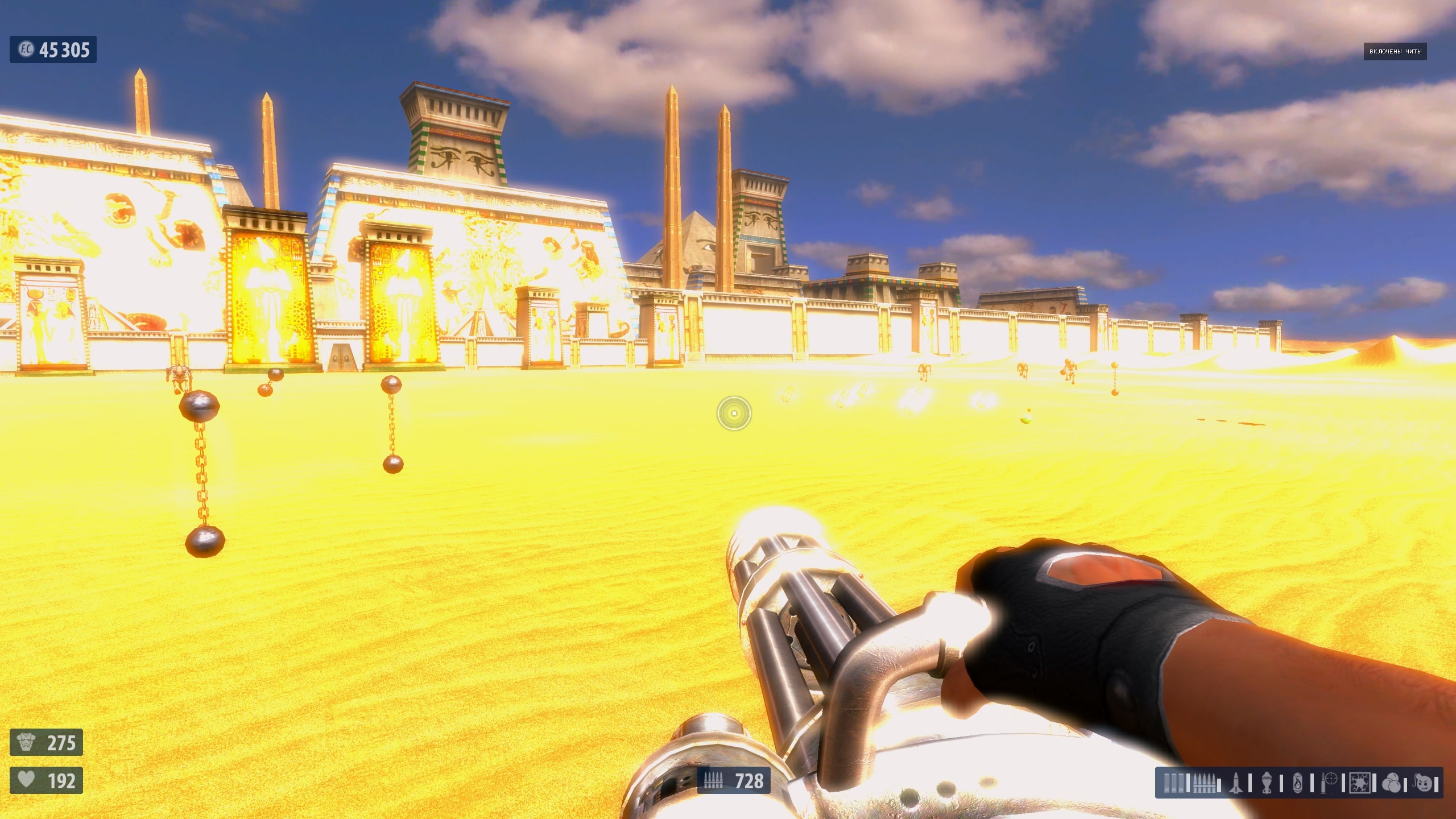Select the minigun bullets ammo icon
Viewport: 1456px width, 819px height.
1203,783
